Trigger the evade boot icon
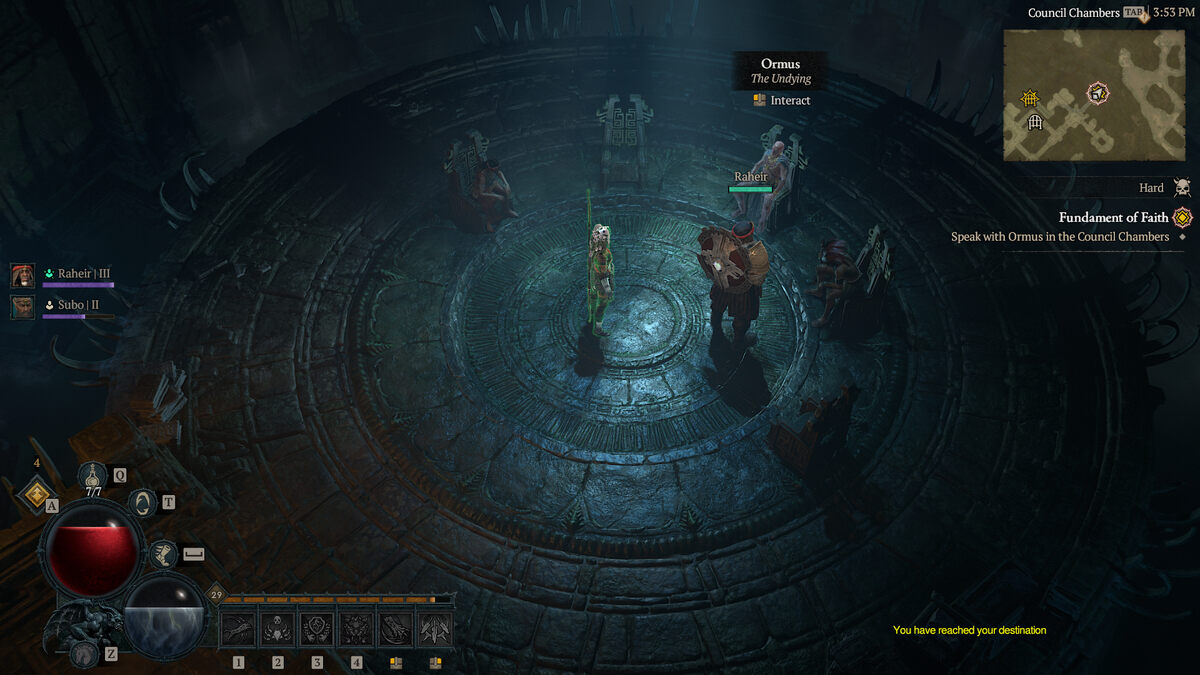Image resolution: width=1200 pixels, height=675 pixels. click(x=161, y=553)
